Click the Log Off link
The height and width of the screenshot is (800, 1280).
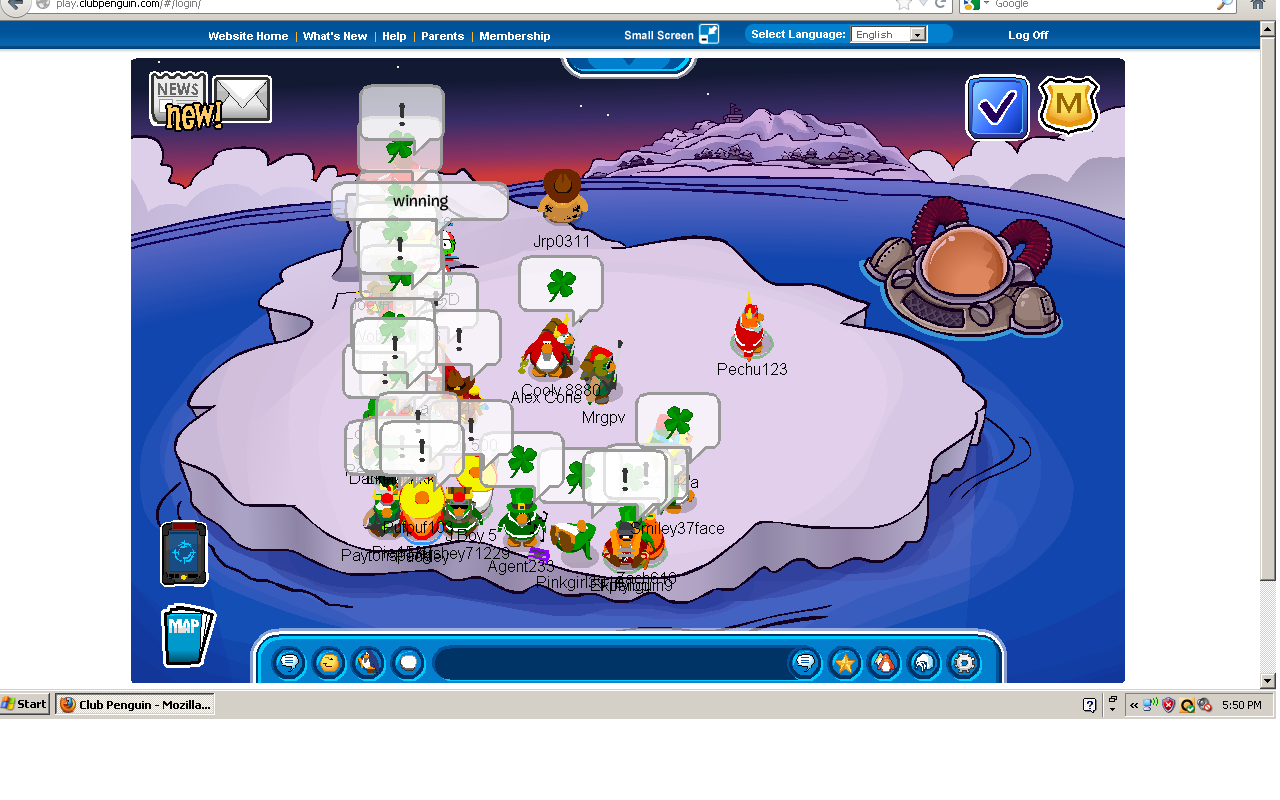pos(1027,35)
